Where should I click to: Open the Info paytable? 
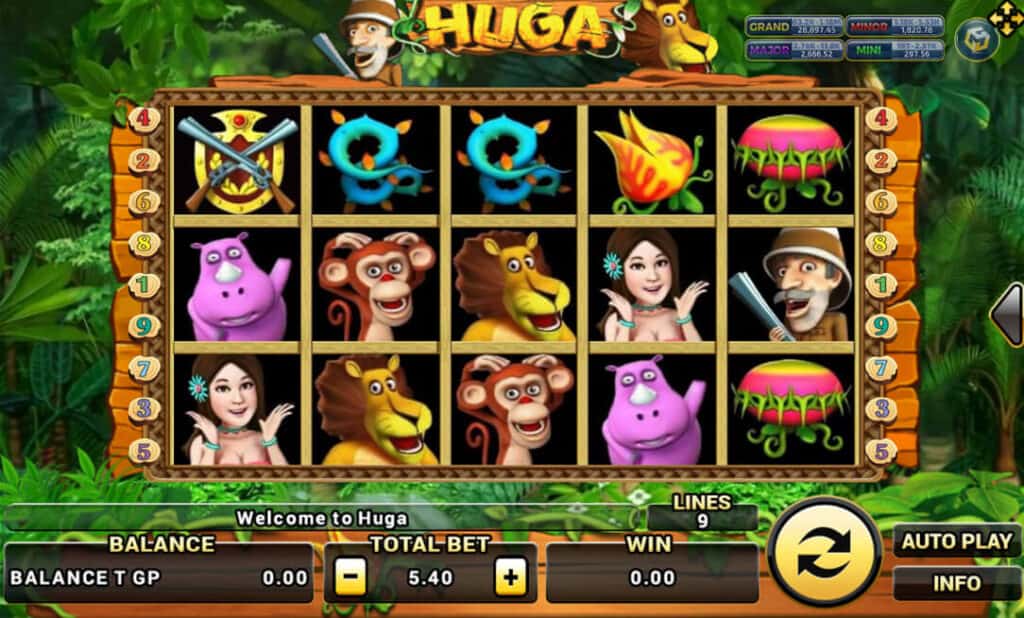(957, 582)
